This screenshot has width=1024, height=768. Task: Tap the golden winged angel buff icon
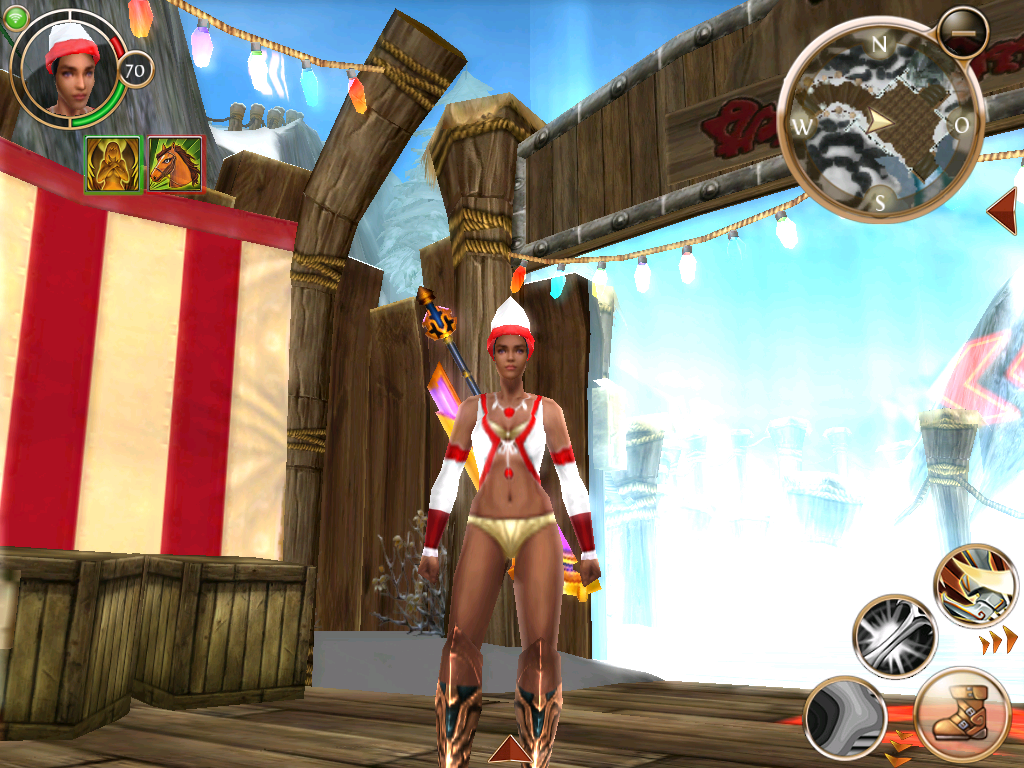point(112,164)
